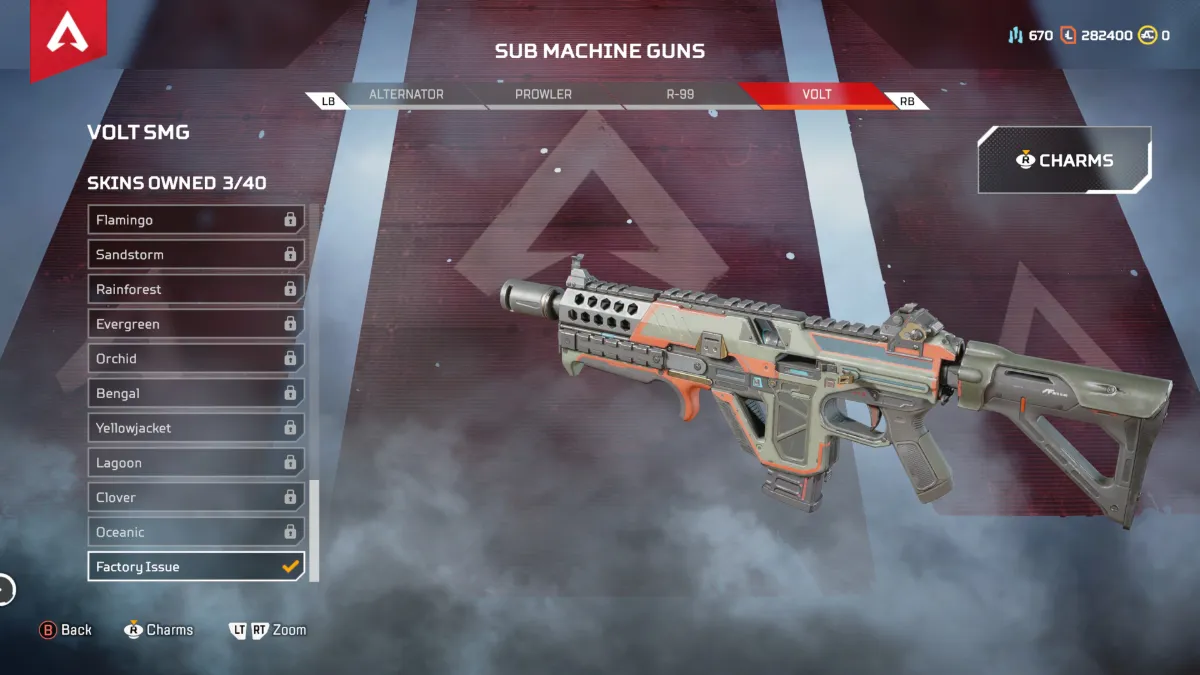Select the Evergreen skin
Image resolution: width=1200 pixels, height=675 pixels.
coord(196,324)
